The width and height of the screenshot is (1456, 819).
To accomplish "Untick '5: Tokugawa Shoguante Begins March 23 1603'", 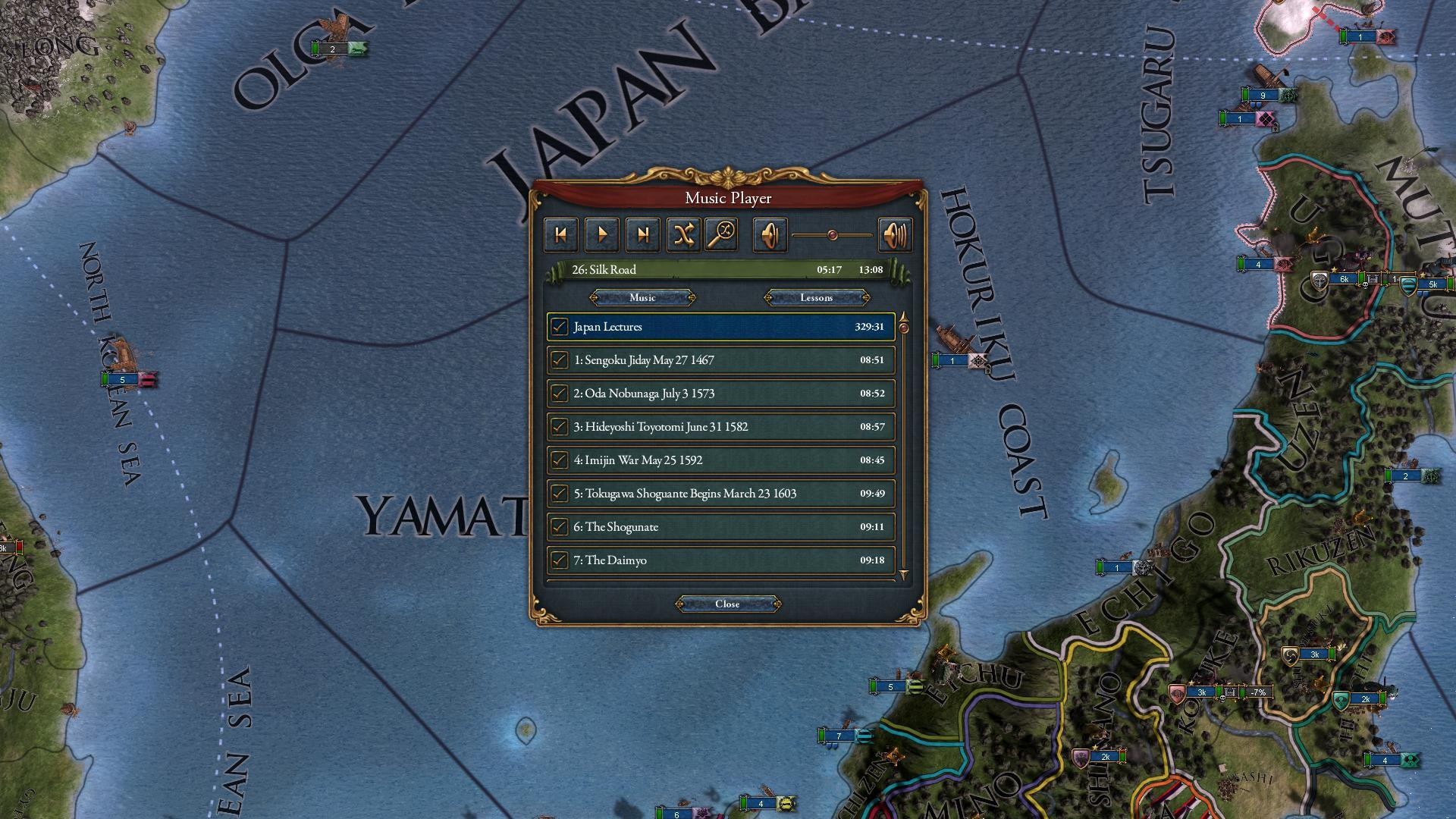I will 560,493.
